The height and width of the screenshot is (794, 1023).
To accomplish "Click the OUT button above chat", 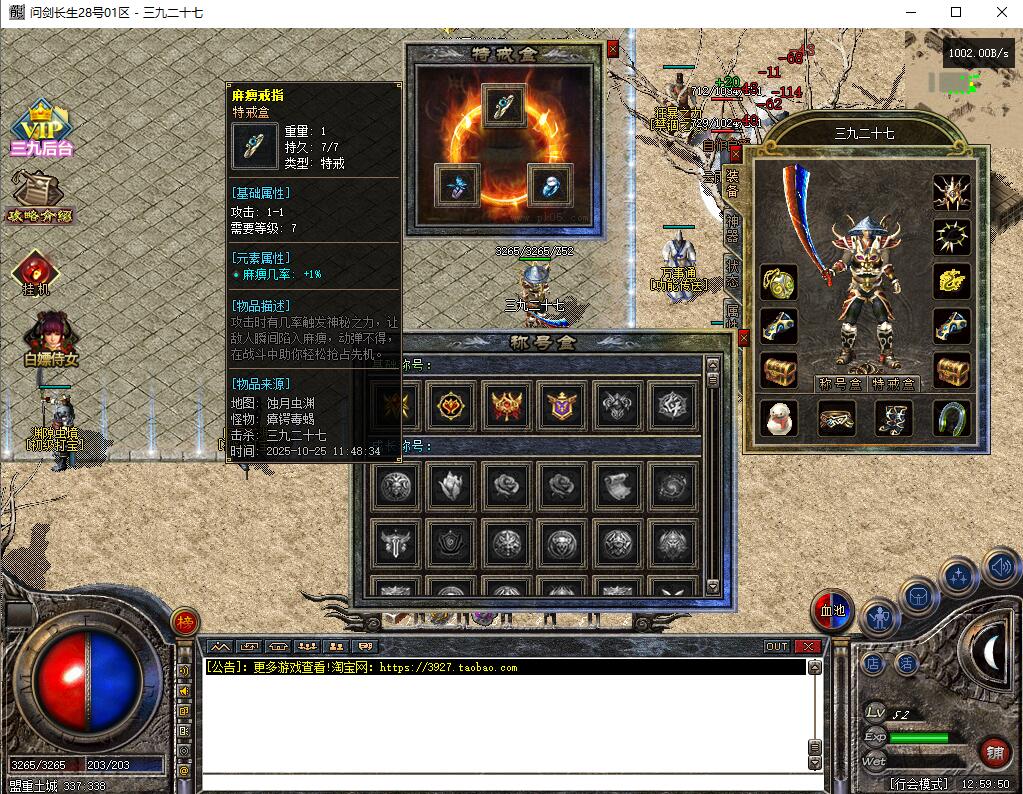I will point(777,646).
